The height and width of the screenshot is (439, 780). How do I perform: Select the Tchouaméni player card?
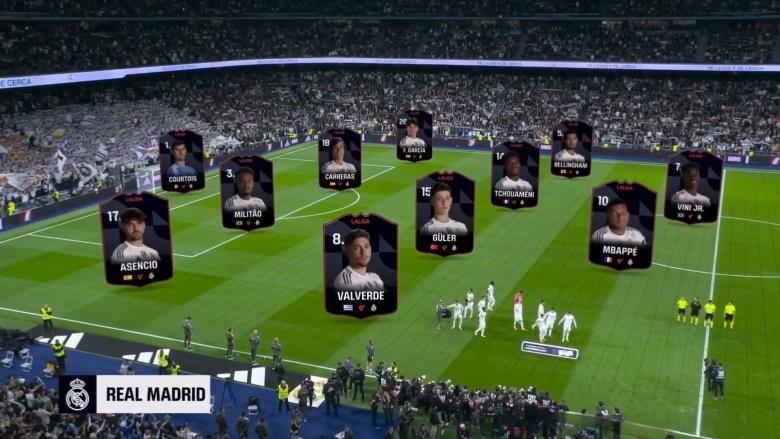pos(515,175)
